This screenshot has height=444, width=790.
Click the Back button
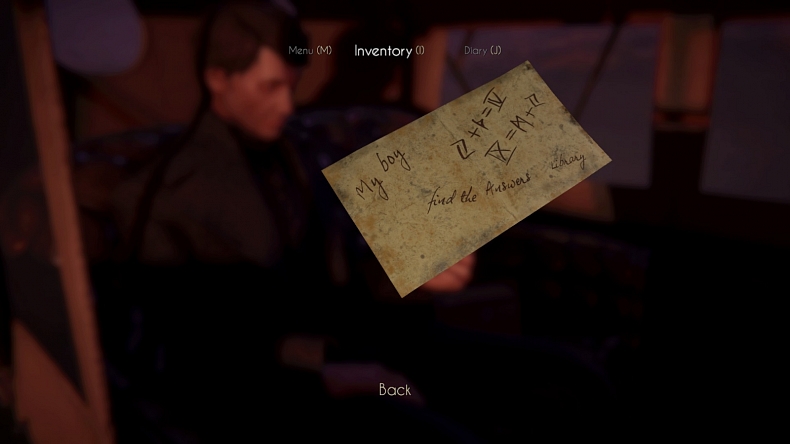[x=395, y=390]
